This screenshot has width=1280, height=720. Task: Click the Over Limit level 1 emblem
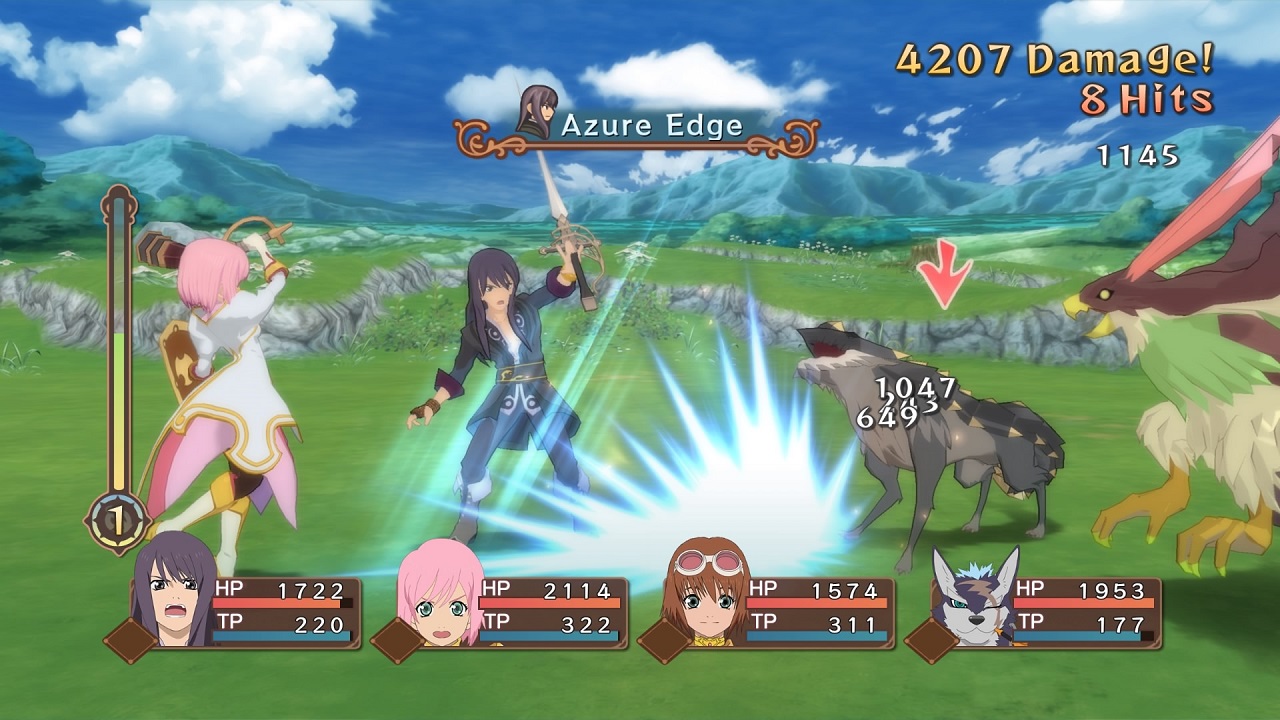coord(119,522)
